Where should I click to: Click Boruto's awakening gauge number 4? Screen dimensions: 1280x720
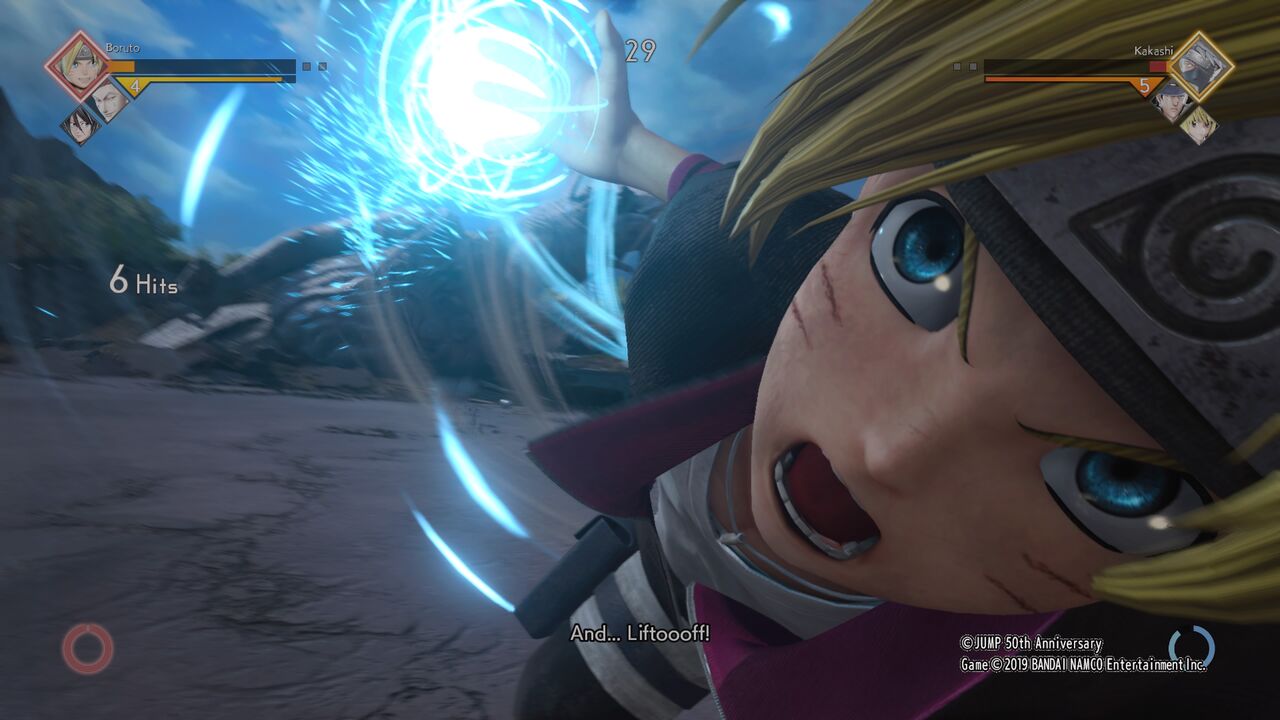[x=134, y=86]
